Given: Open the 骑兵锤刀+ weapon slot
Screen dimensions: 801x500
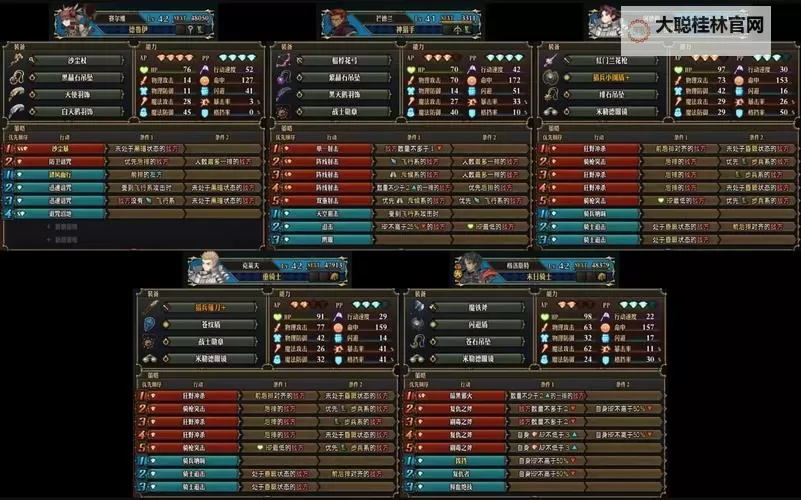Looking at the screenshot, I should (x=210, y=308).
